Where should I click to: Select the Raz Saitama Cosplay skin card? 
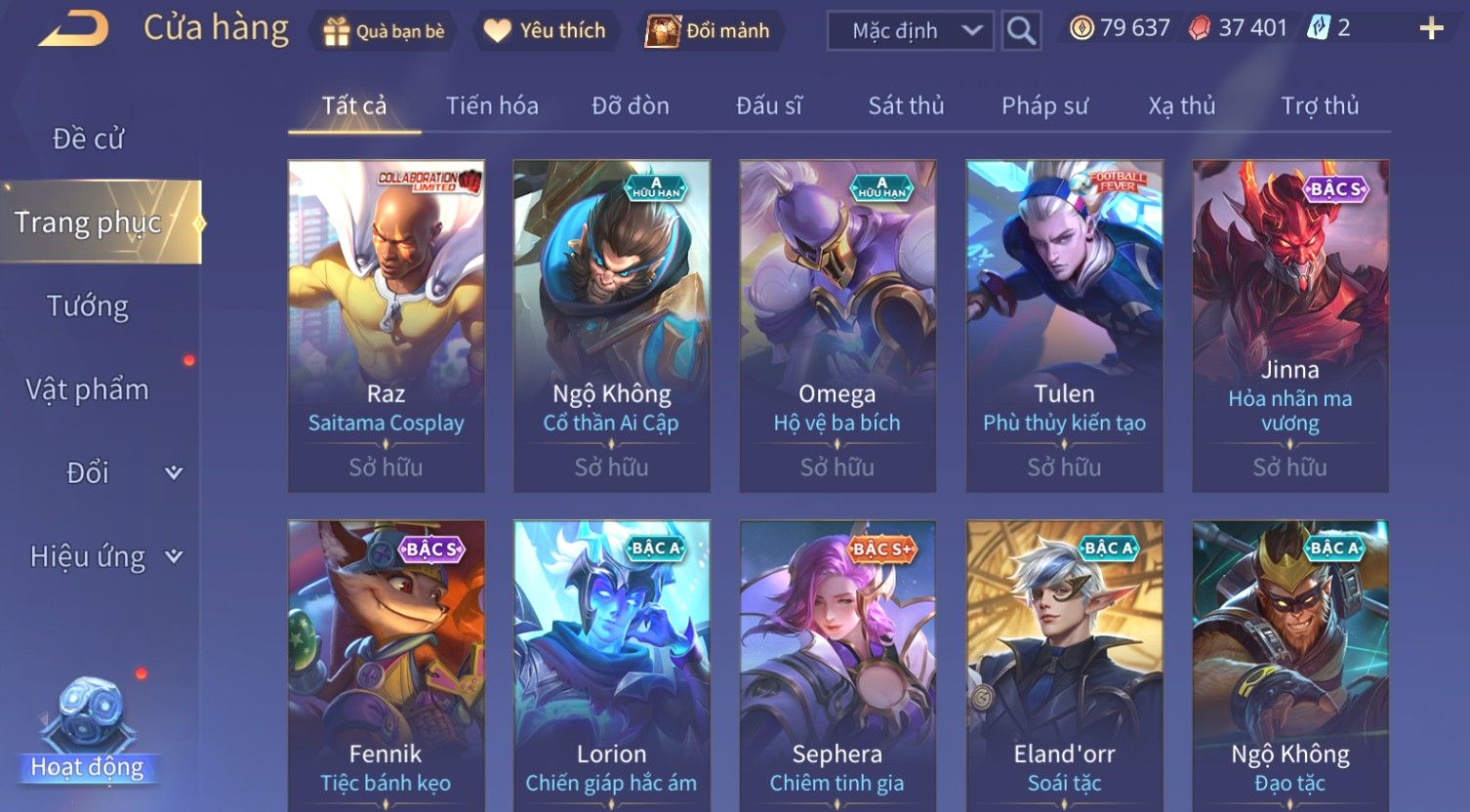click(387, 326)
